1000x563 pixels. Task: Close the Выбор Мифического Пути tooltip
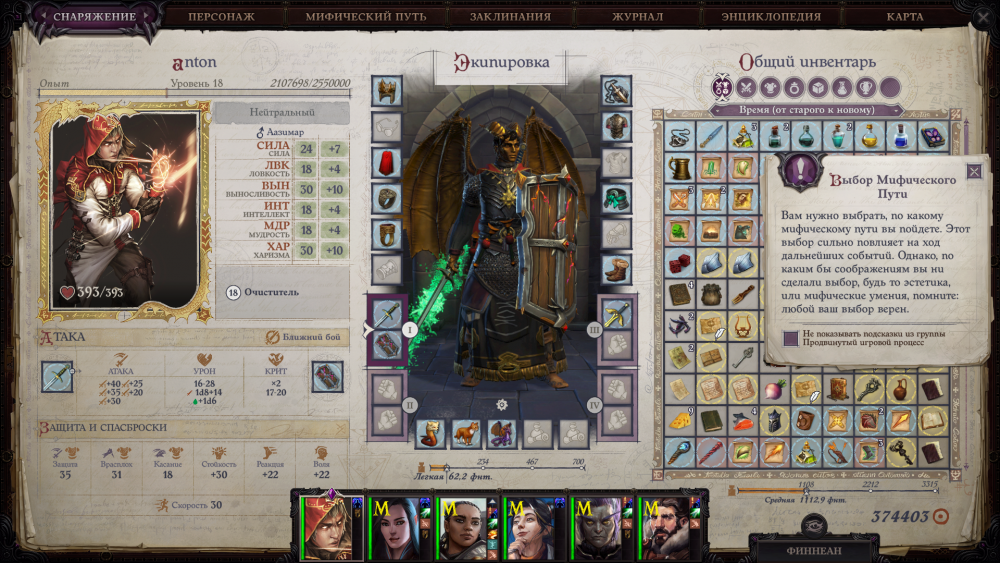(x=974, y=171)
